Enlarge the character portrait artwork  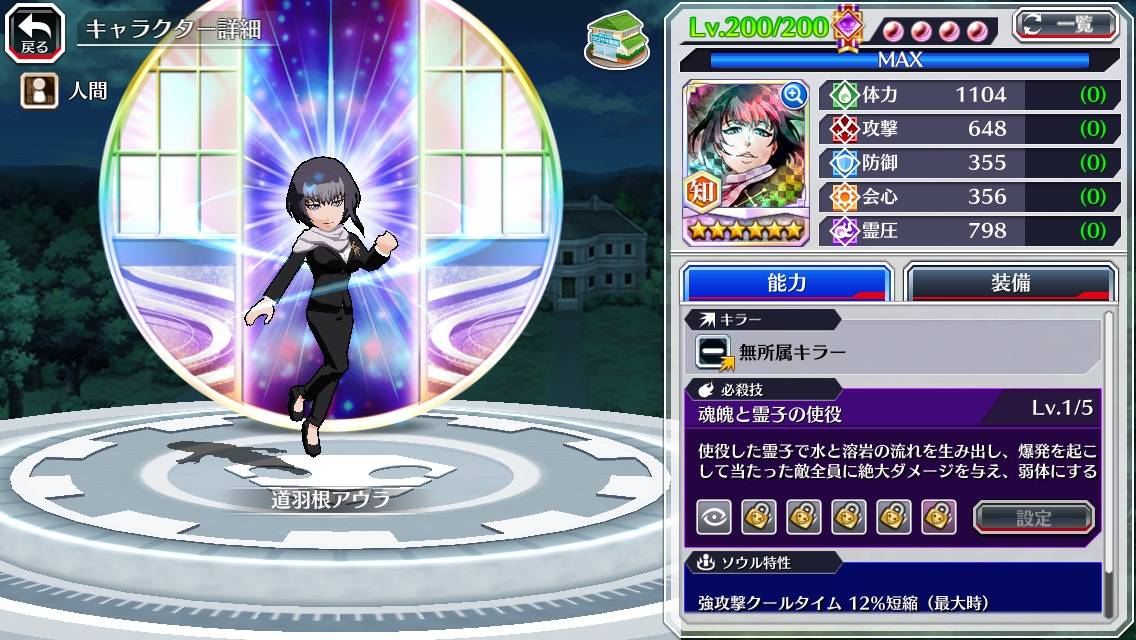794,95
